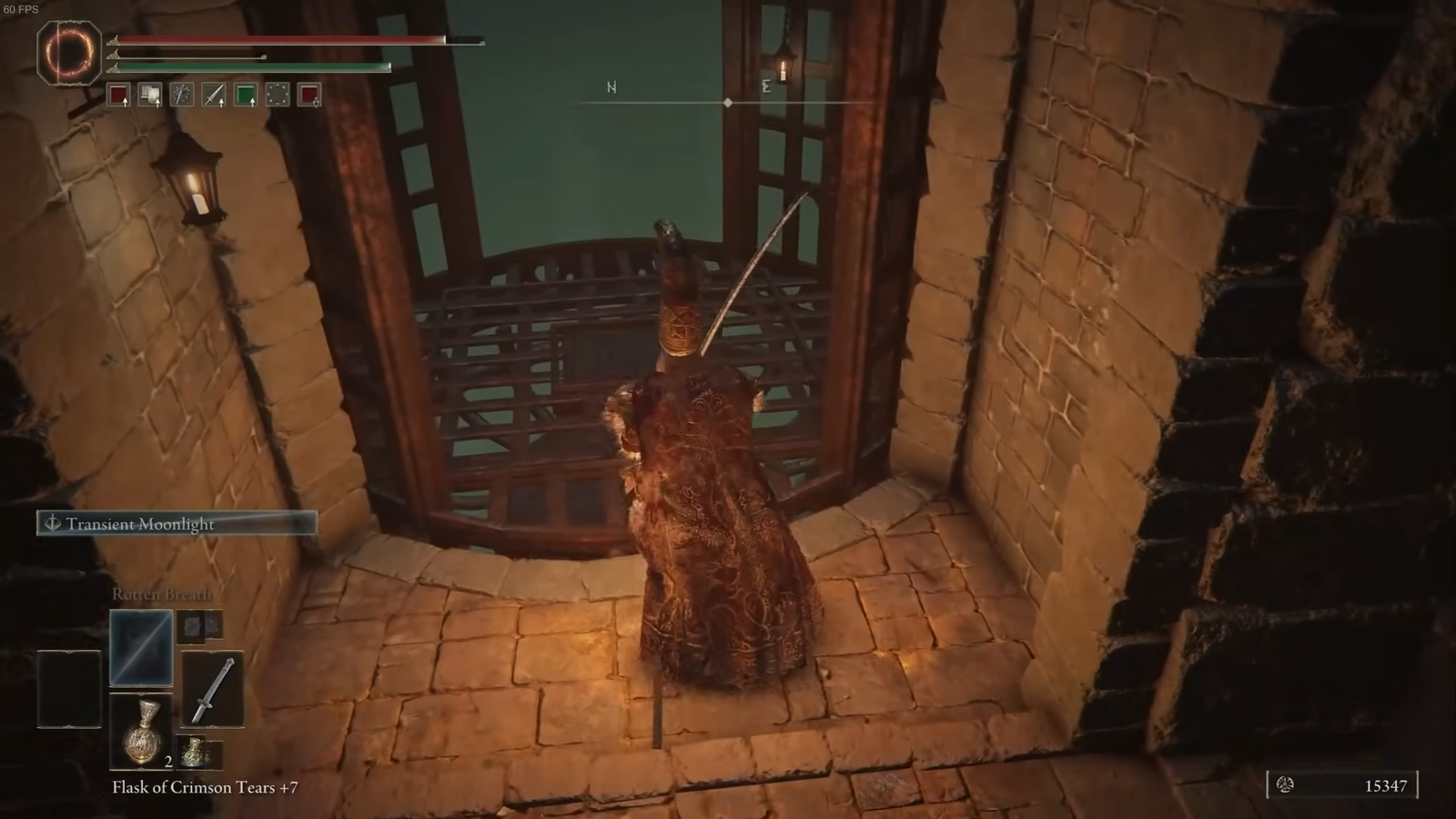This screenshot has height=819, width=1456.
Task: Select the Spirit Calling Bell circular icon
Action: [278, 96]
